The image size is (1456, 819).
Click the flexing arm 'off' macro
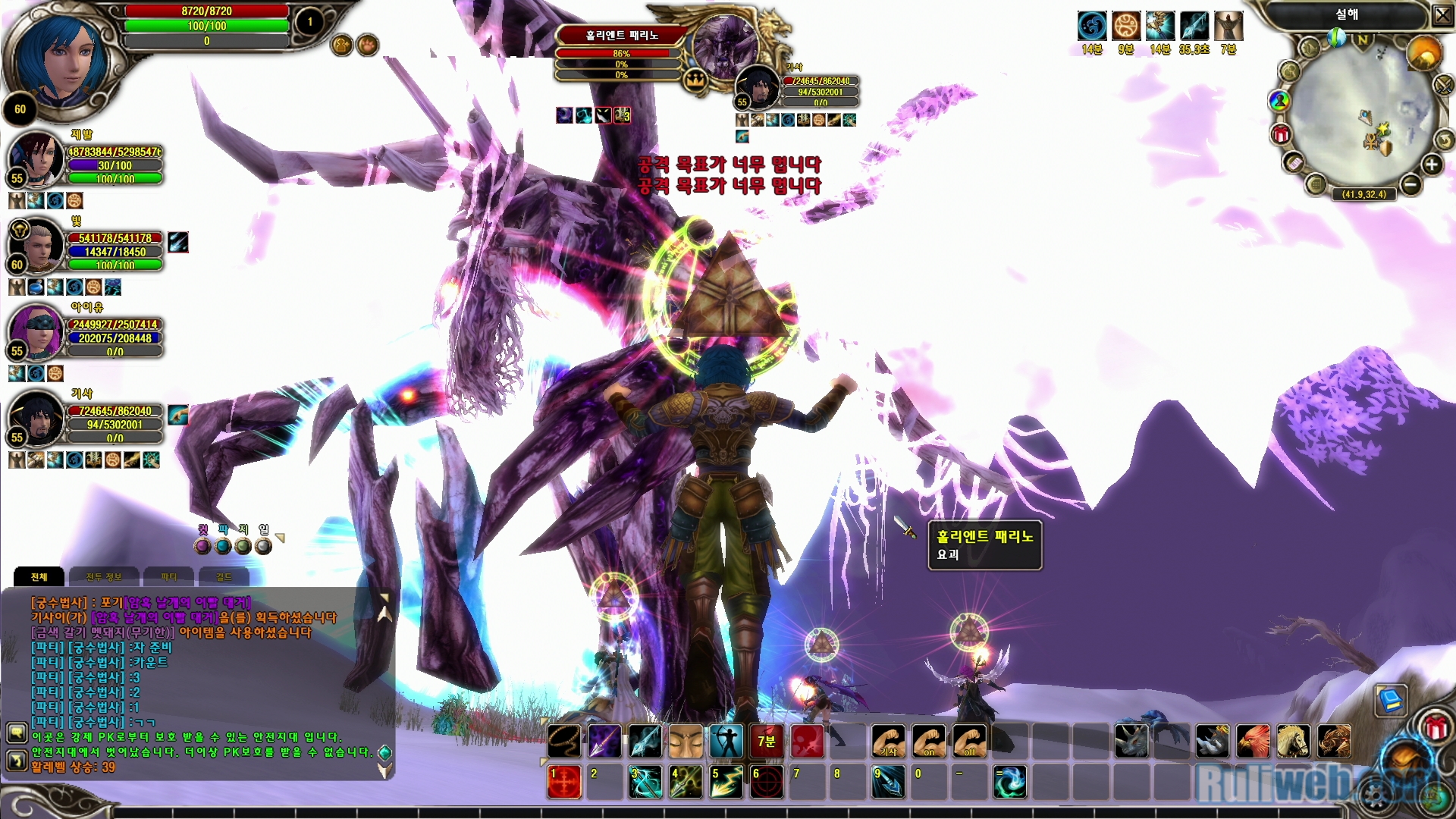pyautogui.click(x=969, y=741)
